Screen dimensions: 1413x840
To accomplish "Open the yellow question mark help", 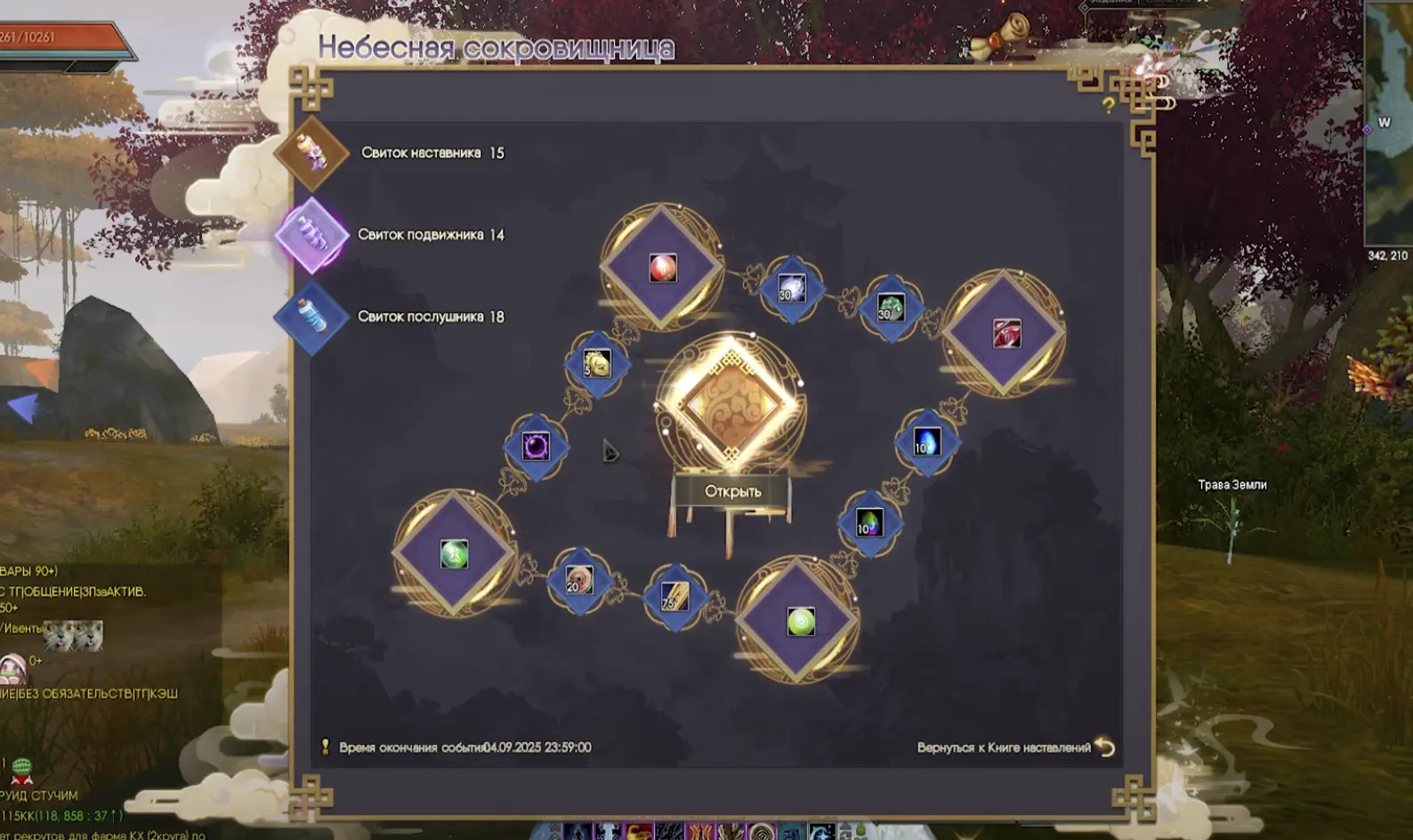I will pos(1108,106).
